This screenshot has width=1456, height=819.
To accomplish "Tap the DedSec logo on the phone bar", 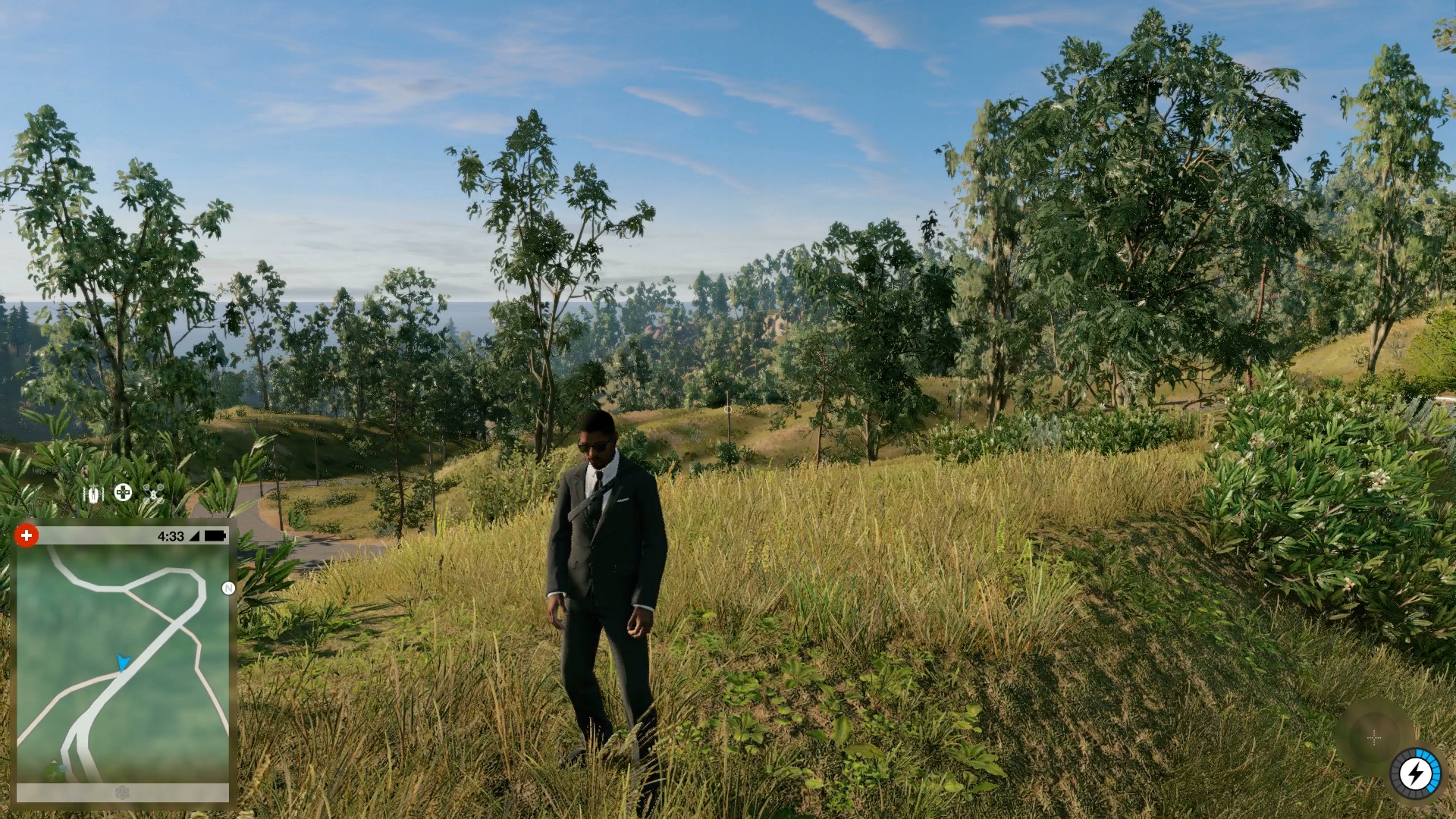I will pyautogui.click(x=122, y=793).
